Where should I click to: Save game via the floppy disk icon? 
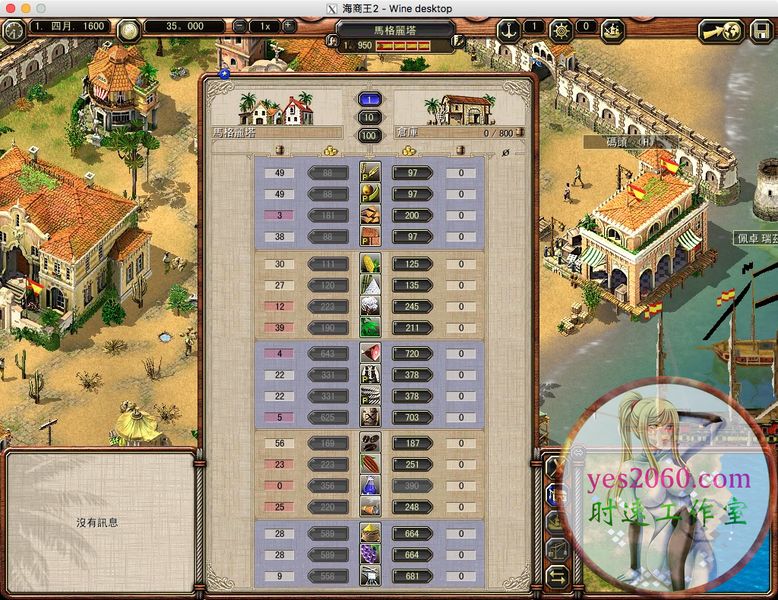coord(760,30)
